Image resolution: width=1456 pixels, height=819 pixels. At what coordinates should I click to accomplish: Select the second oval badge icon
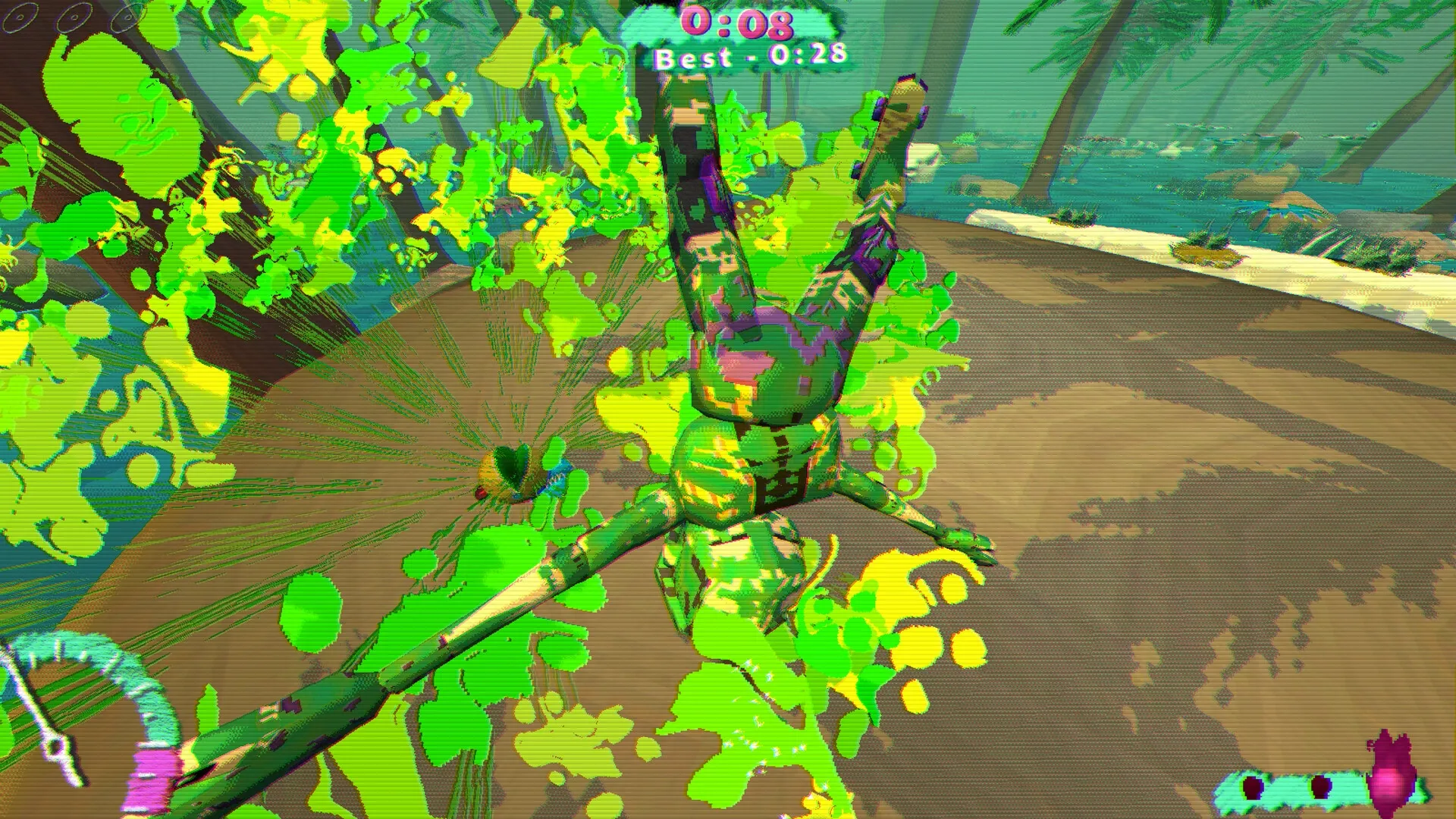73,17
